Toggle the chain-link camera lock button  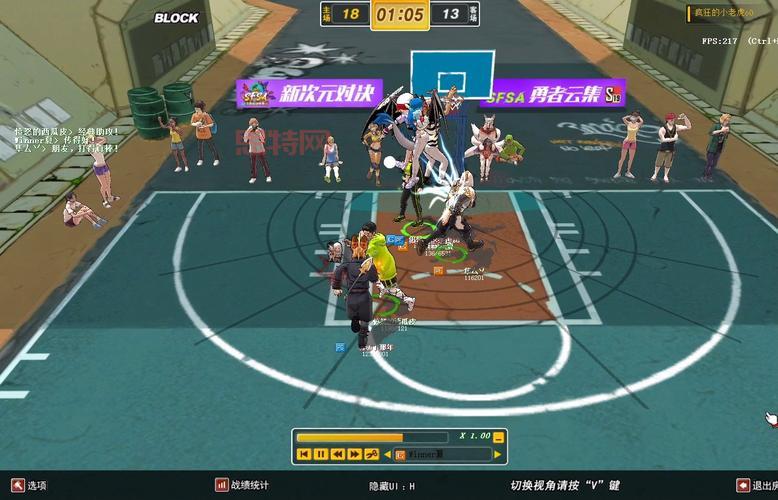[371, 454]
